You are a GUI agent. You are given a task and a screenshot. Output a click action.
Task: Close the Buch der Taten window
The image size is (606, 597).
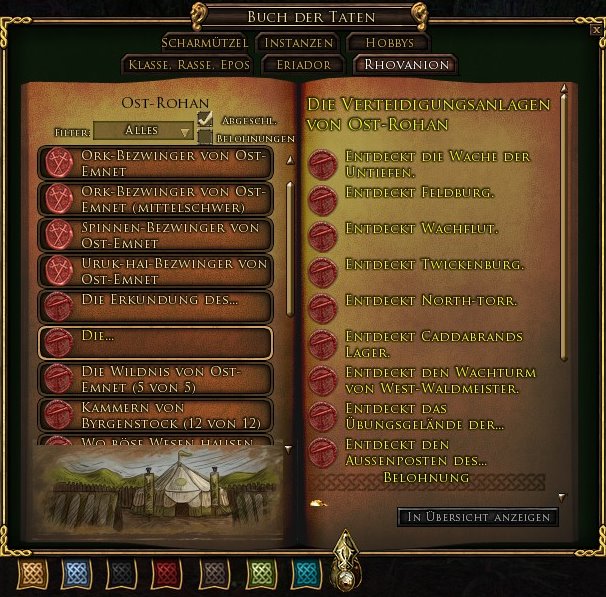(x=597, y=31)
